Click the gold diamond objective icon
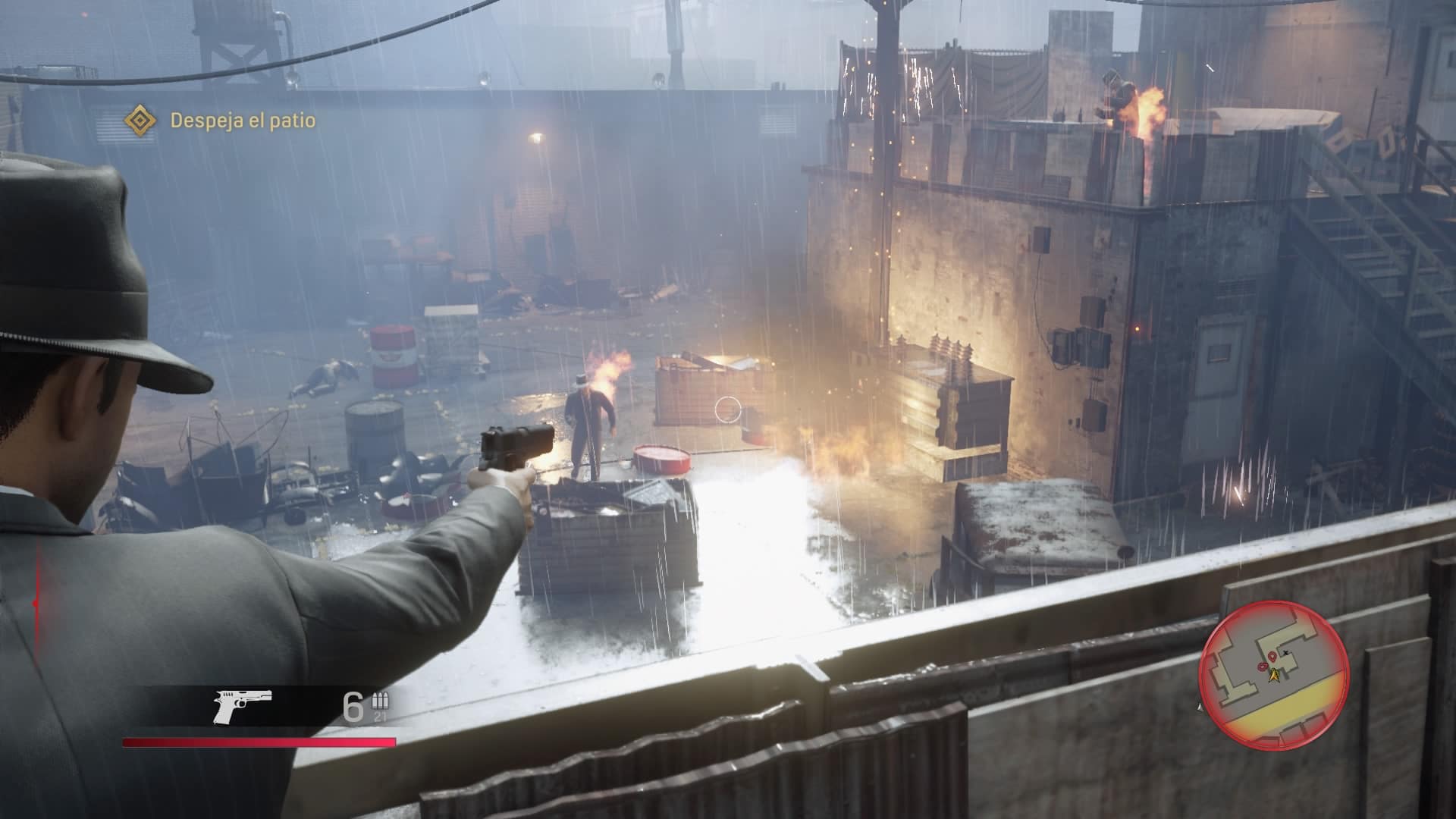 tap(140, 121)
